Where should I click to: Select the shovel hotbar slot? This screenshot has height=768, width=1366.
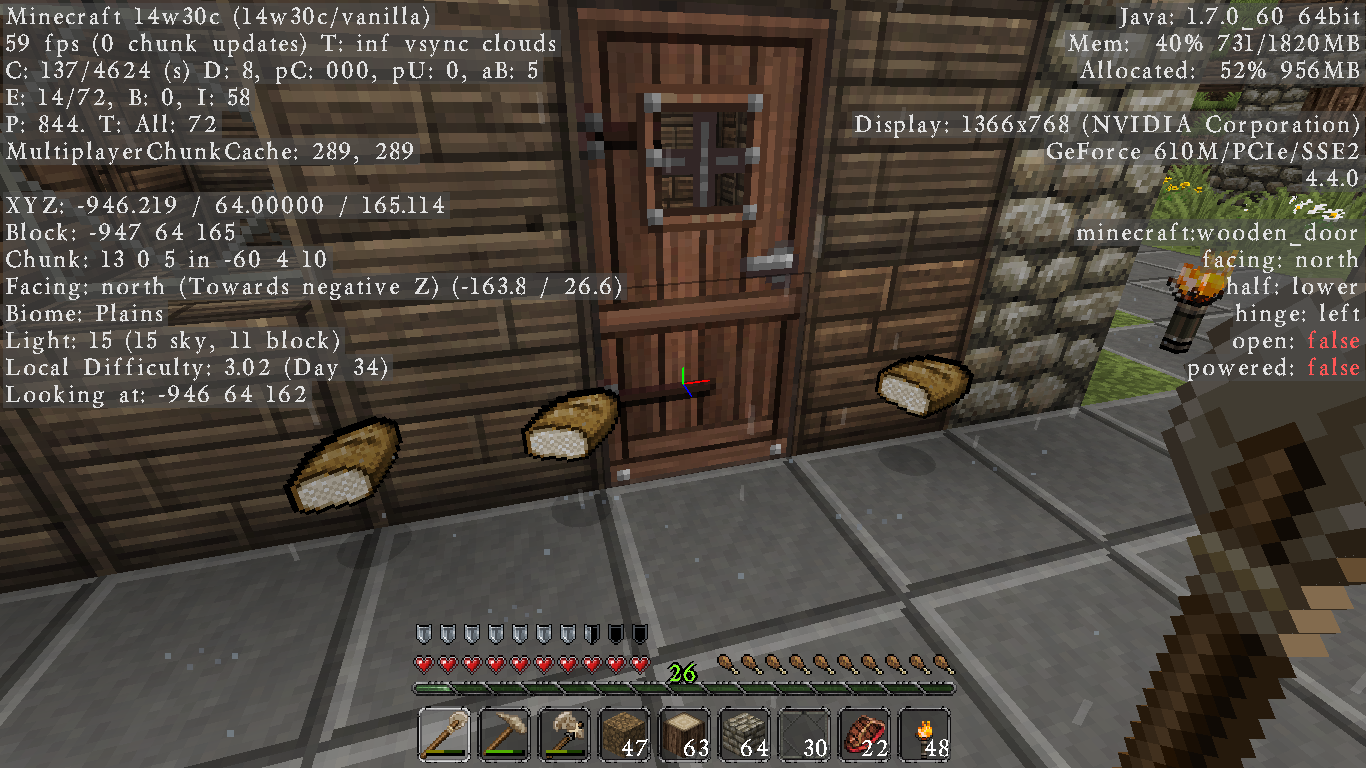444,733
